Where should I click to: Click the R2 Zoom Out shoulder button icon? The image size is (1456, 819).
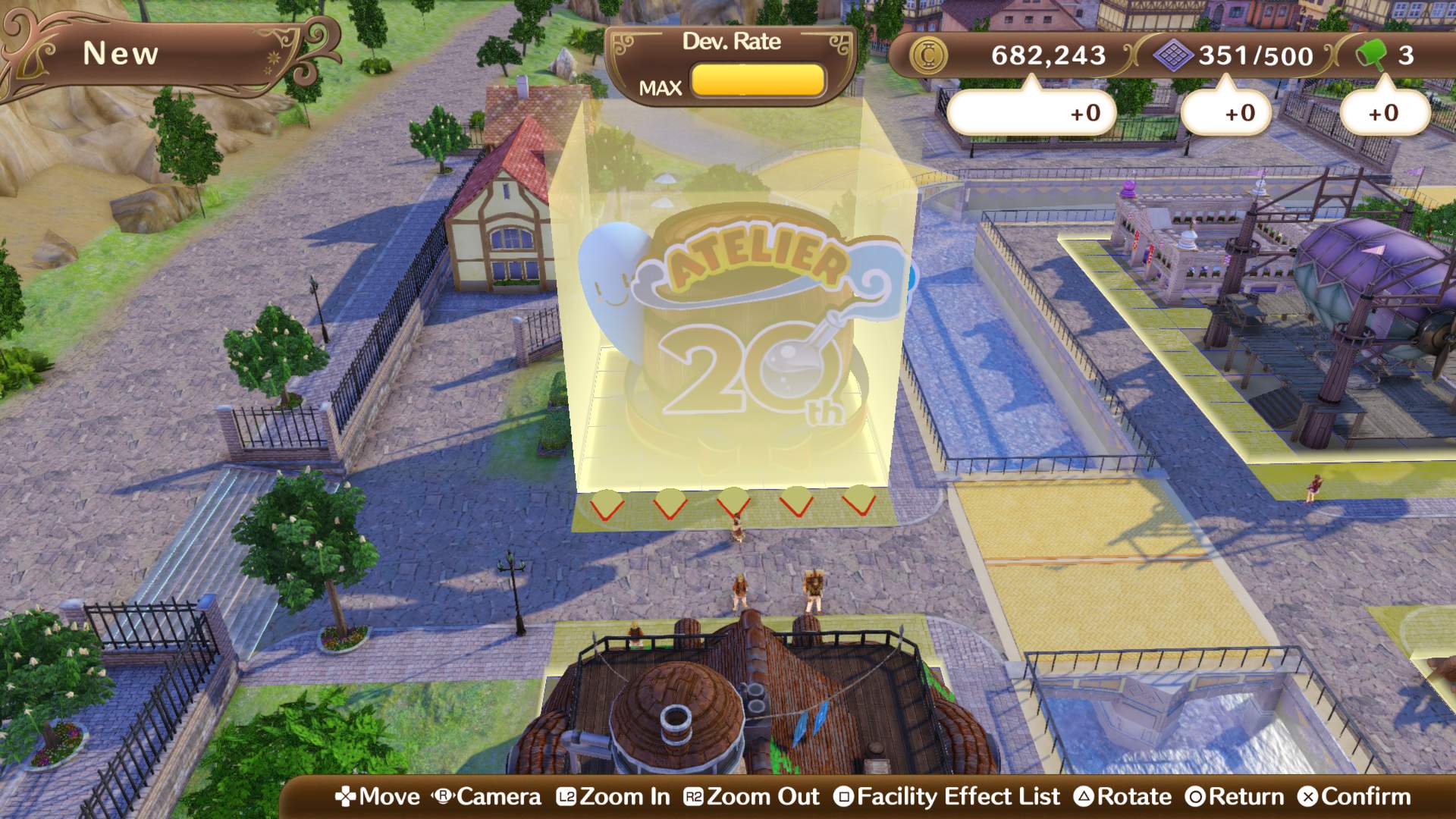pos(695,797)
